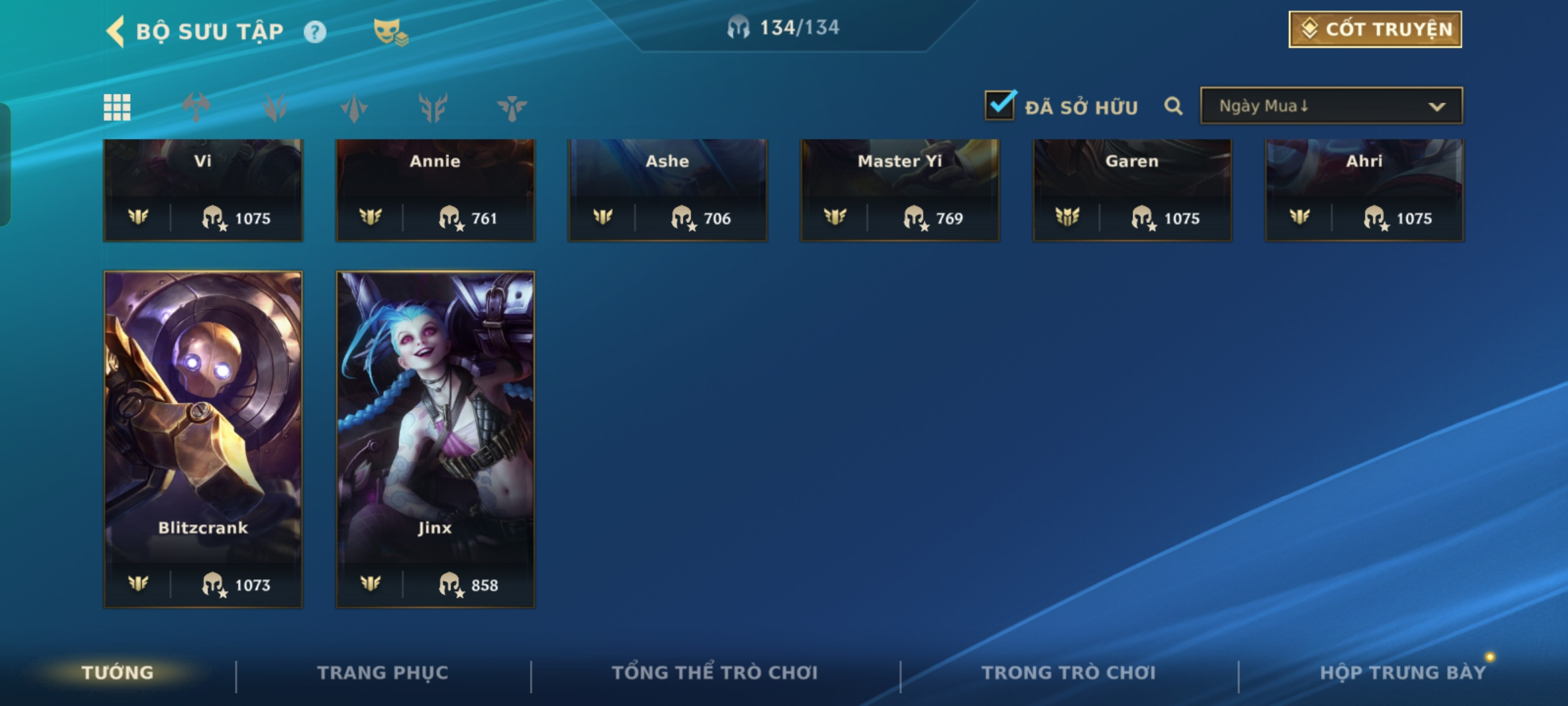Toggle the Đã Sở Hữu checkbox
Viewport: 1568px width, 706px height.
coord(1000,106)
